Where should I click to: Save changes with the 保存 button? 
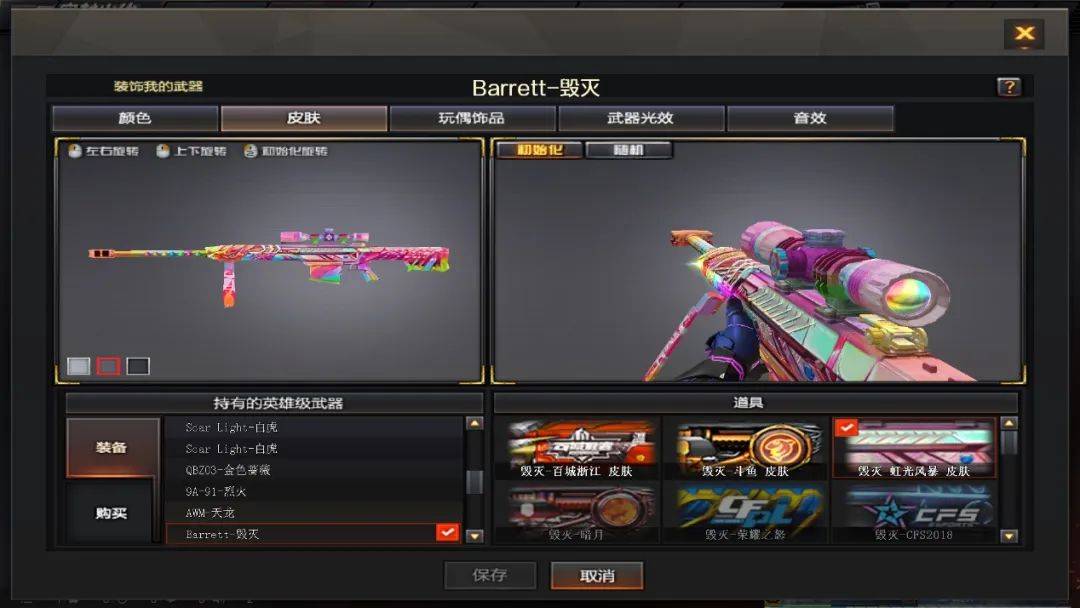(x=490, y=575)
